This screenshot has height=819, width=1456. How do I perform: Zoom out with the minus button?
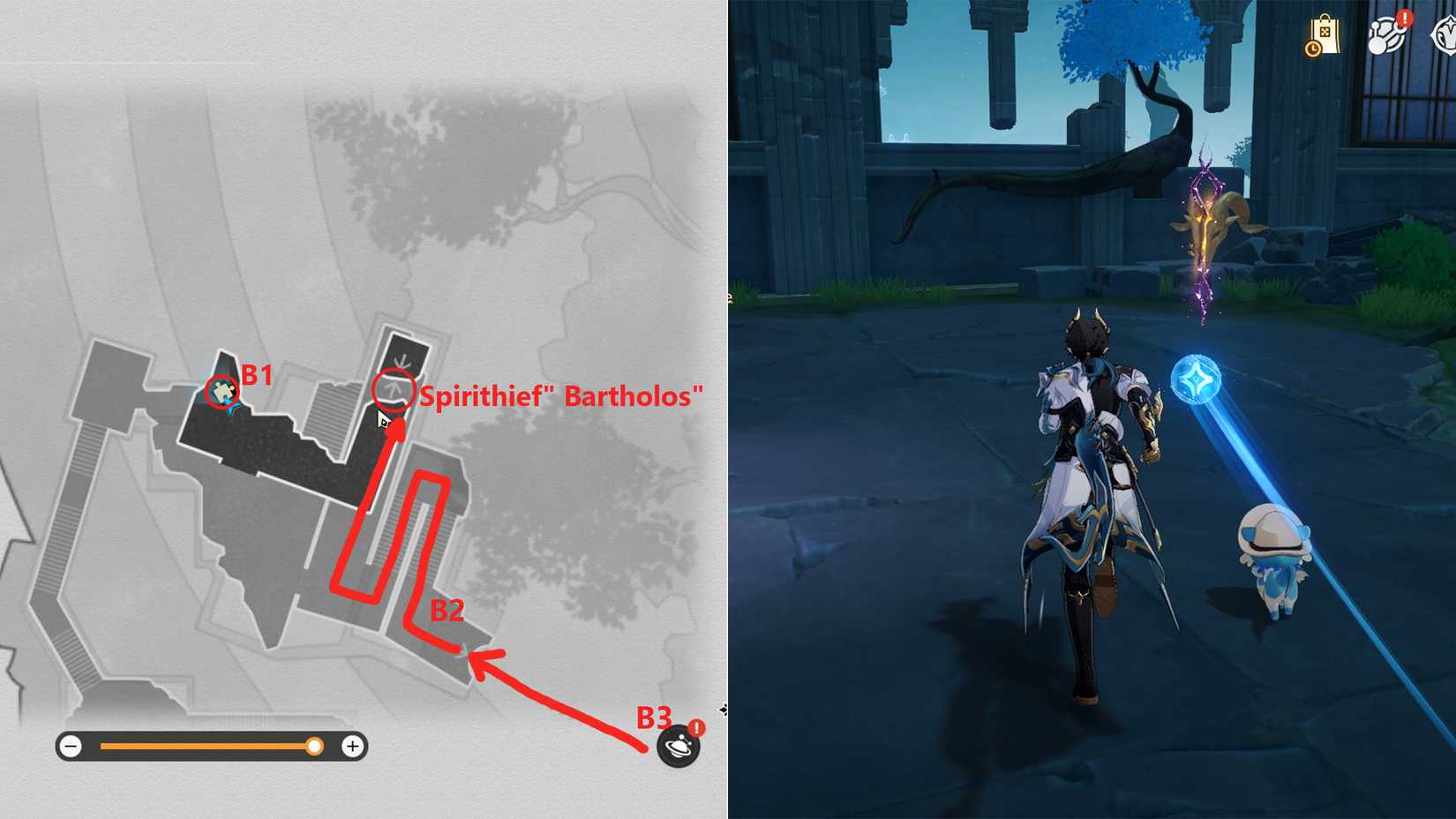71,746
